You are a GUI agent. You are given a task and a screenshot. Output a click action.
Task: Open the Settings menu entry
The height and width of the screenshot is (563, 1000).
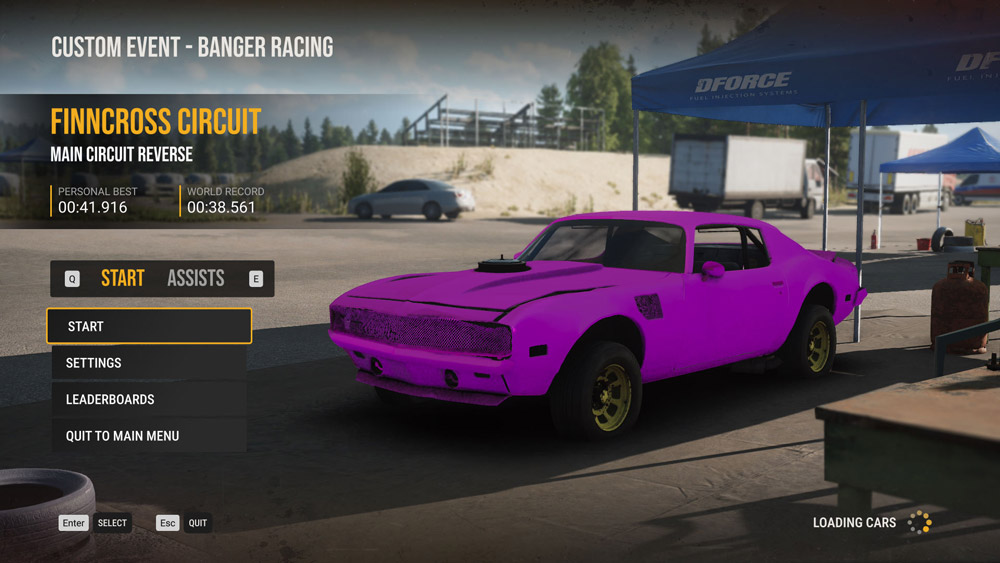tap(148, 363)
